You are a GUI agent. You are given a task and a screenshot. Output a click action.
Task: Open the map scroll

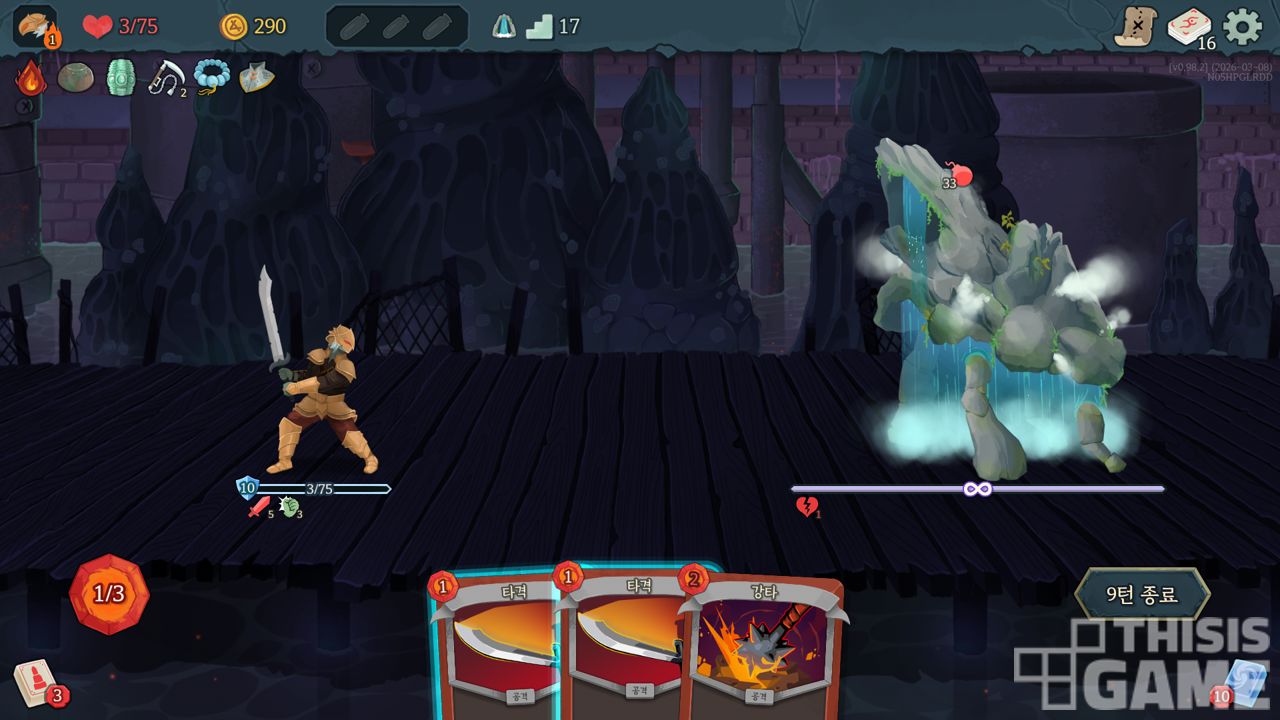coord(1136,27)
